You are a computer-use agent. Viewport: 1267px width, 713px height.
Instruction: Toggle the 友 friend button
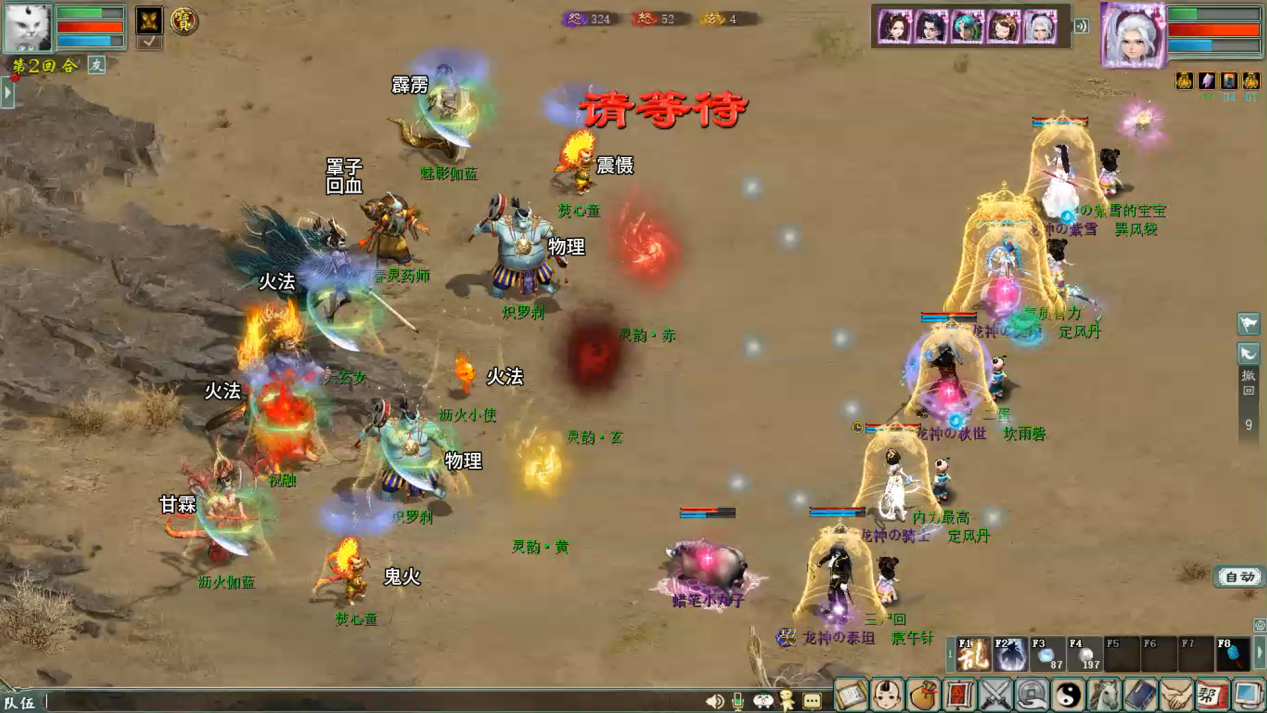pos(97,65)
